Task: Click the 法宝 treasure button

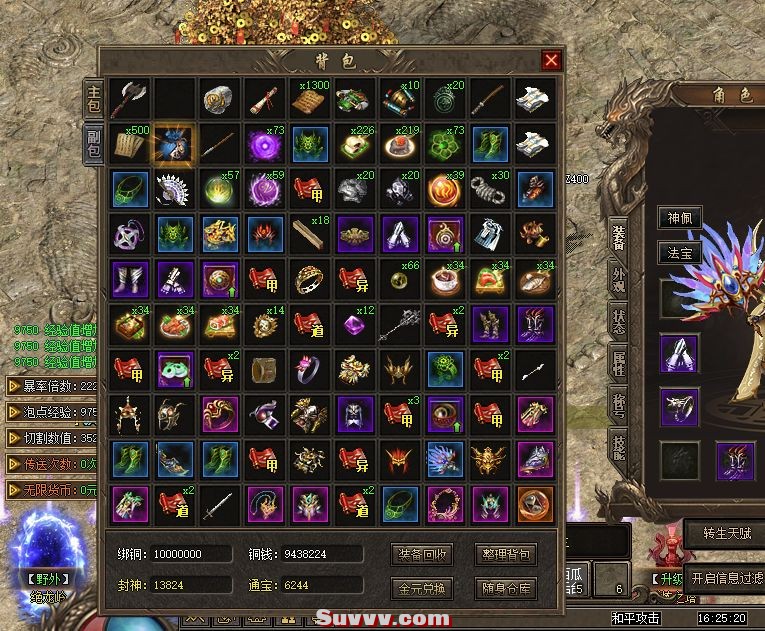Action: point(679,253)
